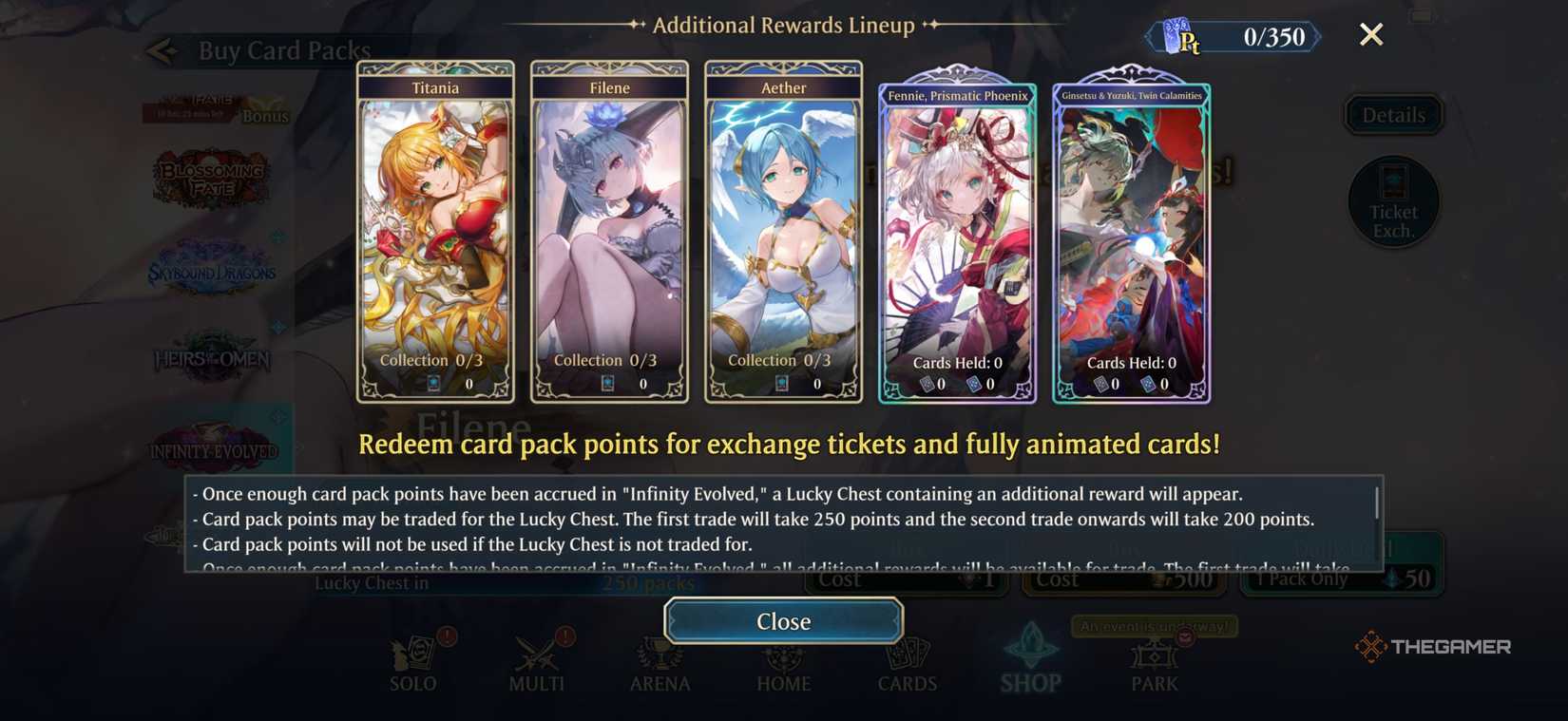Select the Multi battle icon
This screenshot has width=1568, height=721.
click(x=536, y=660)
